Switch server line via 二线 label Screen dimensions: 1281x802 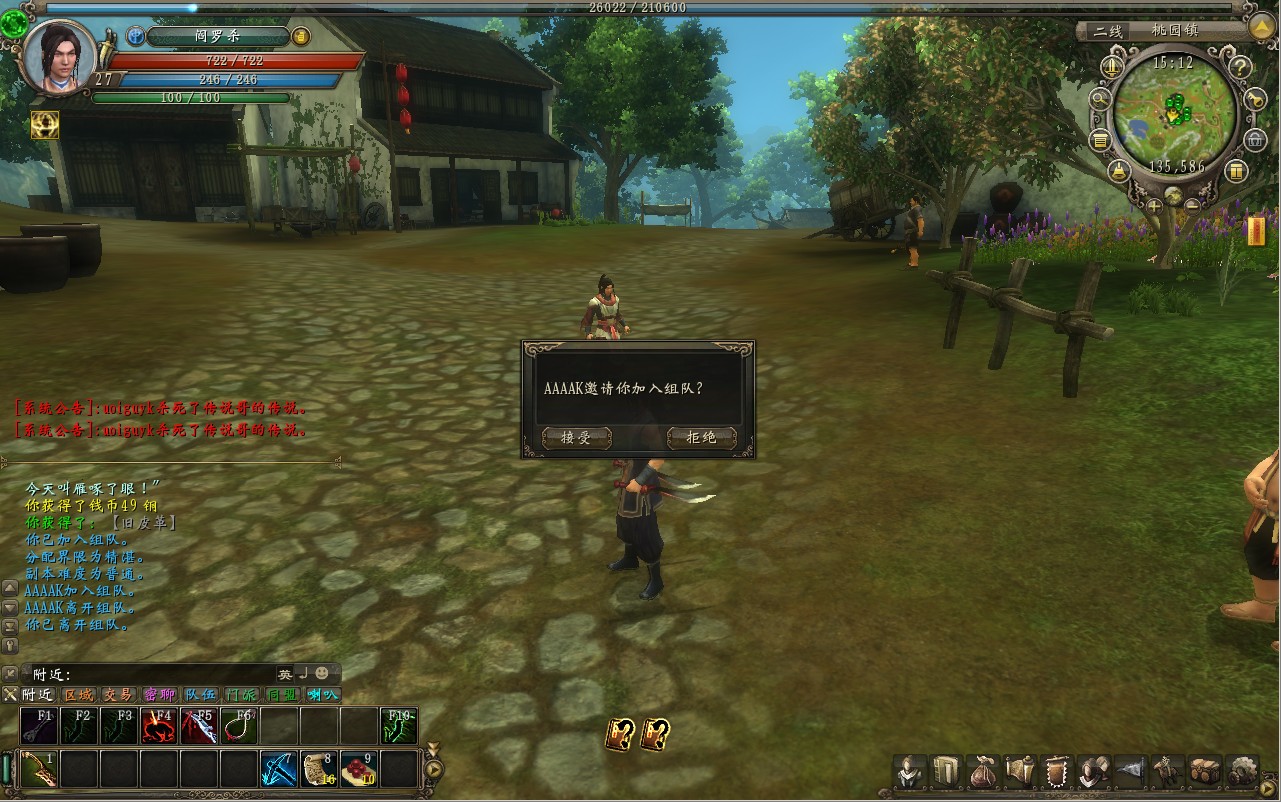1107,31
